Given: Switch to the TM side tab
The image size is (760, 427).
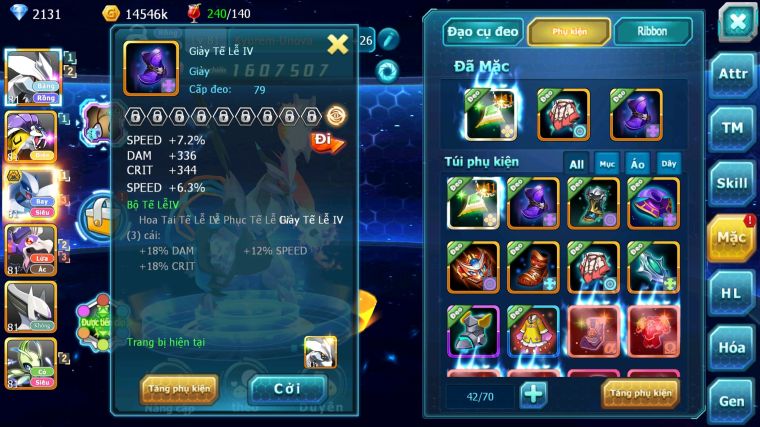Looking at the screenshot, I should click(x=732, y=128).
